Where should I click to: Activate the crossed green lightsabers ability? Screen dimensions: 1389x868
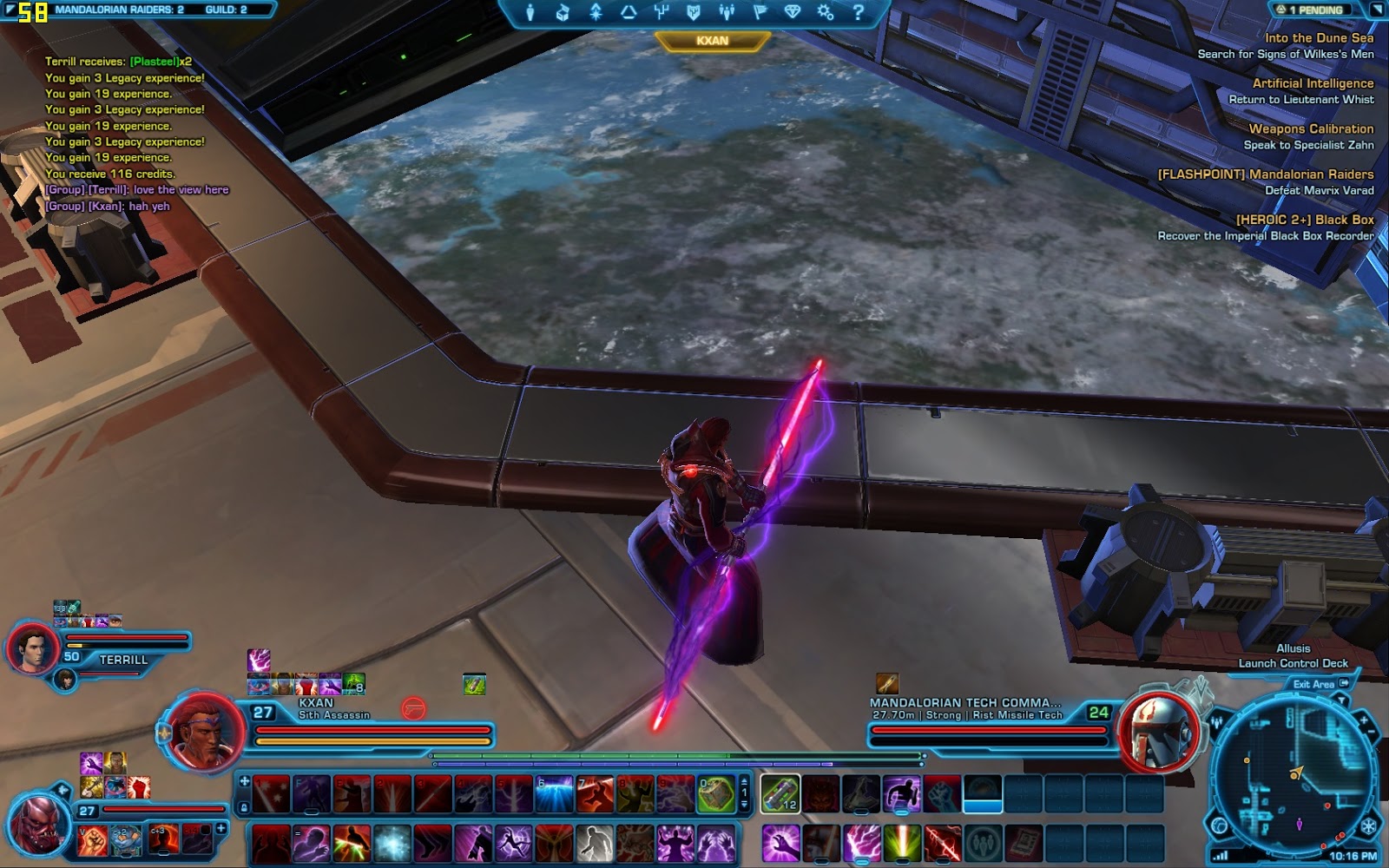click(x=351, y=843)
